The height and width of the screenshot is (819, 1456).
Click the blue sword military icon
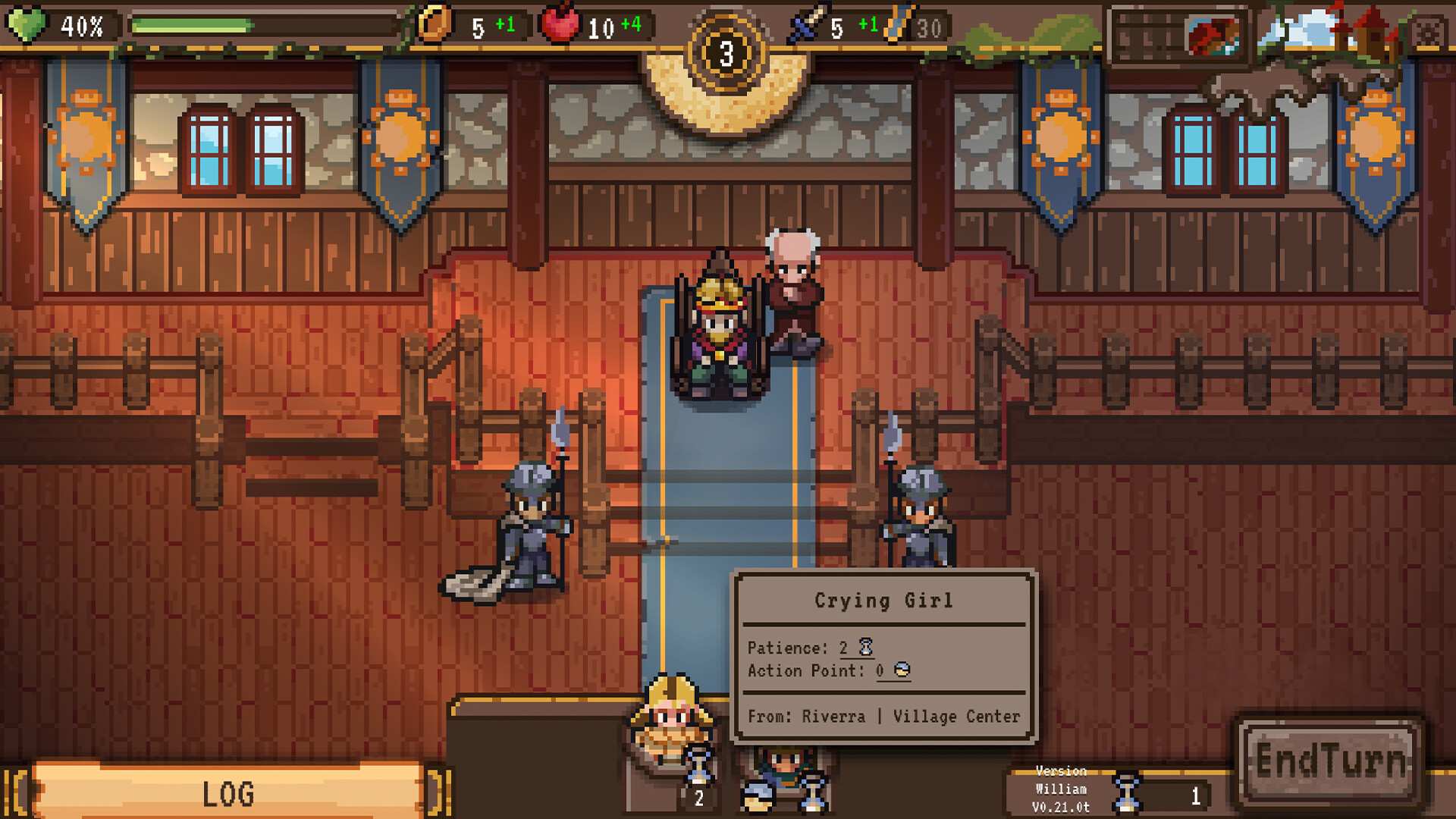[x=805, y=25]
